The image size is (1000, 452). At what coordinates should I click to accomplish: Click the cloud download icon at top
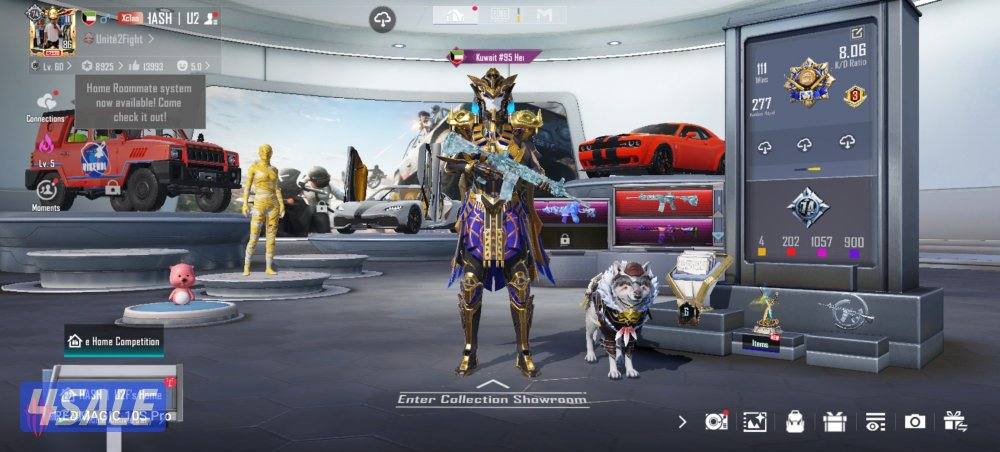[x=382, y=18]
